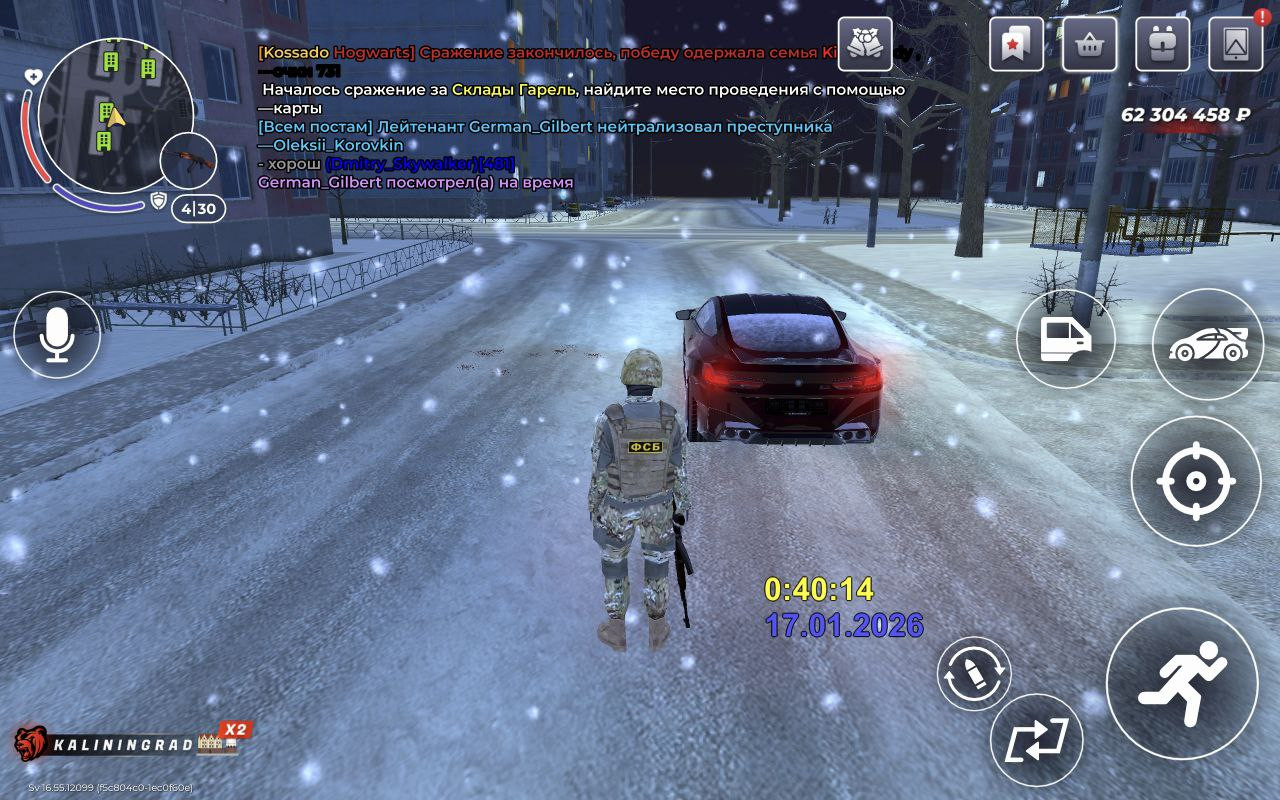
Task: Open the backpack inventory
Action: (1162, 44)
